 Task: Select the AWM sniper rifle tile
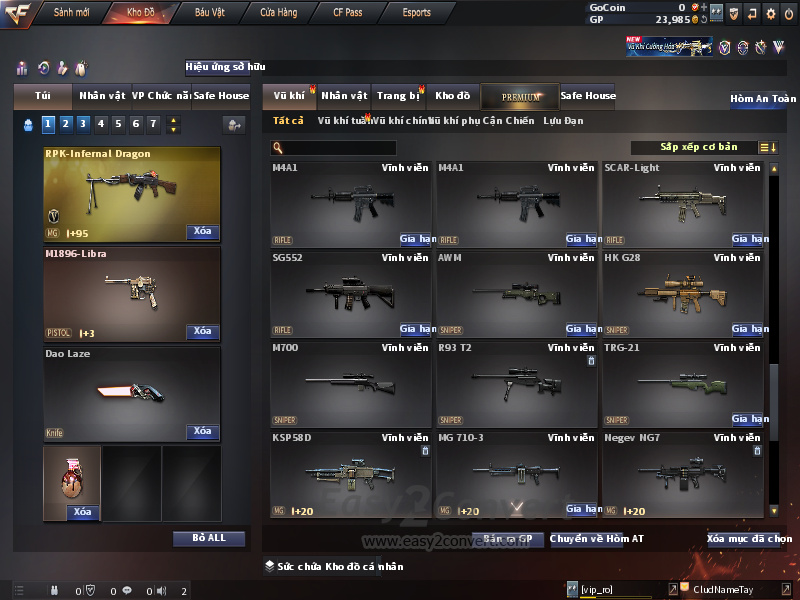(516, 293)
